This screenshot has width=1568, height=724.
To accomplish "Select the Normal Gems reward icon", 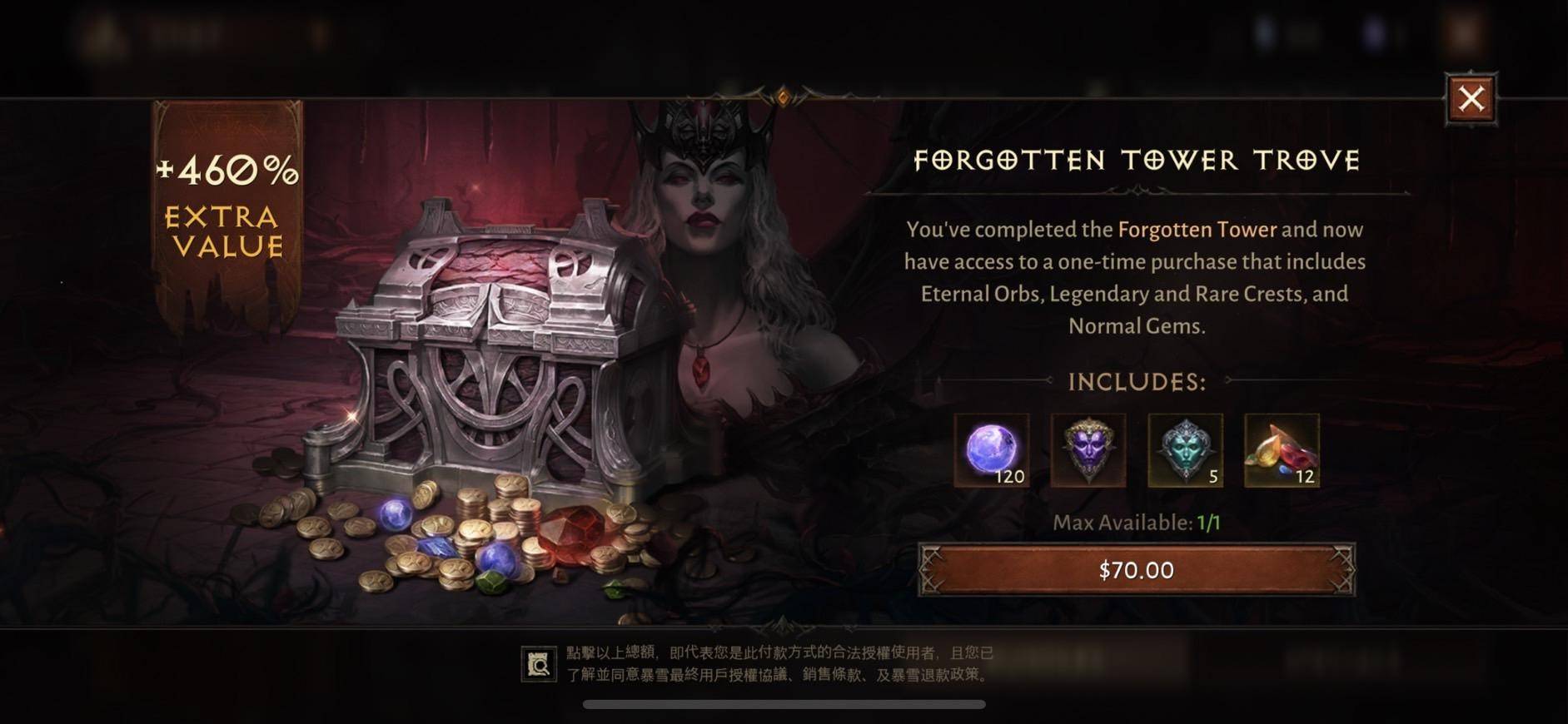I will (1281, 450).
